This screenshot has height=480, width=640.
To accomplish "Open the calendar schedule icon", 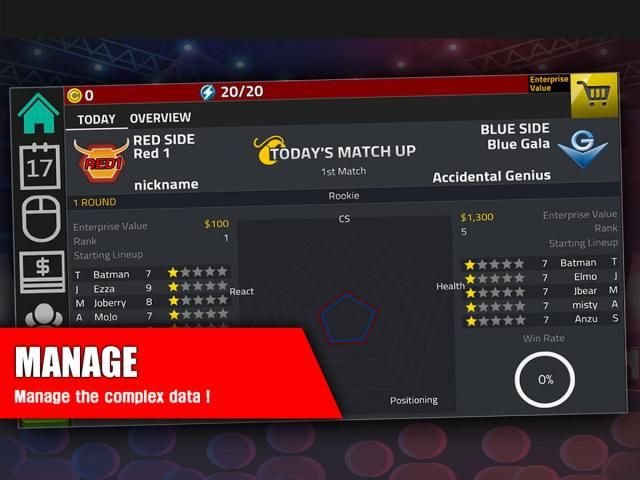I will [40, 166].
